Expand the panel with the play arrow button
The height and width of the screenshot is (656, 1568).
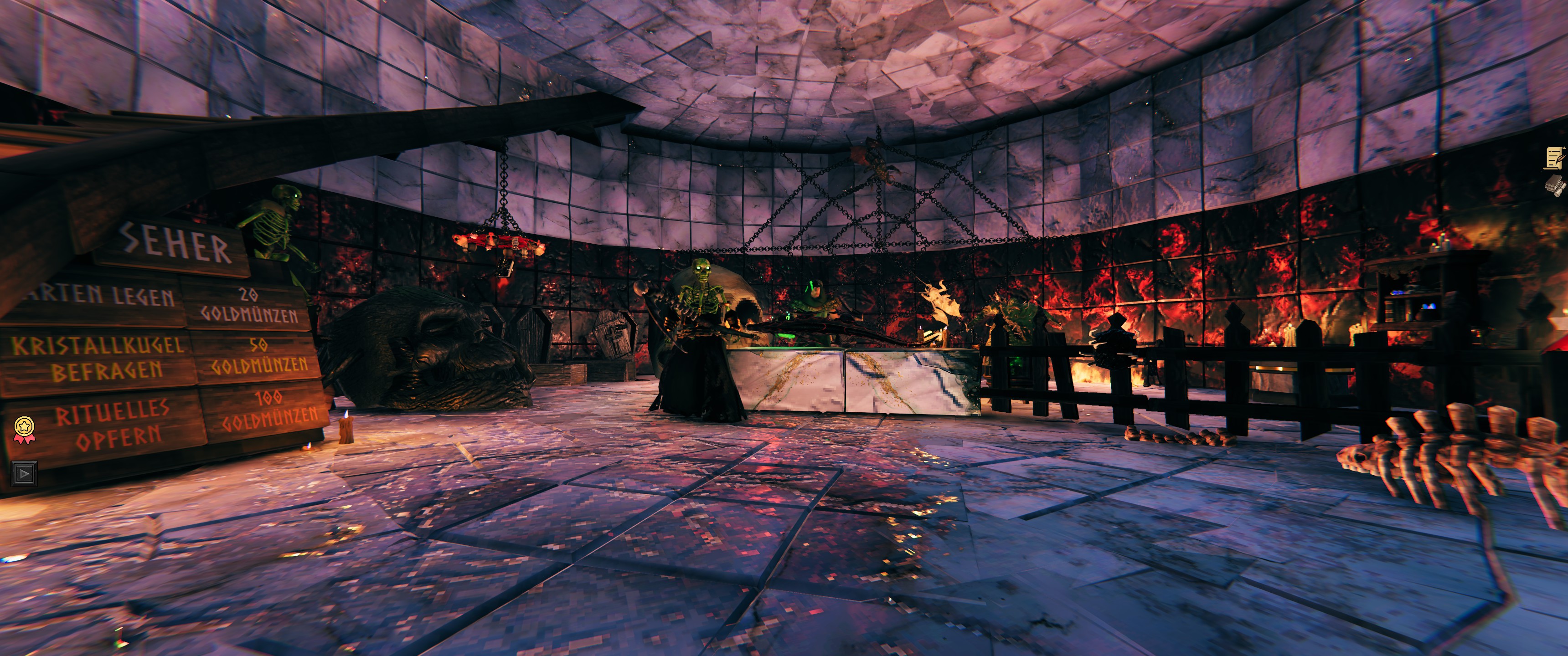click(x=24, y=473)
